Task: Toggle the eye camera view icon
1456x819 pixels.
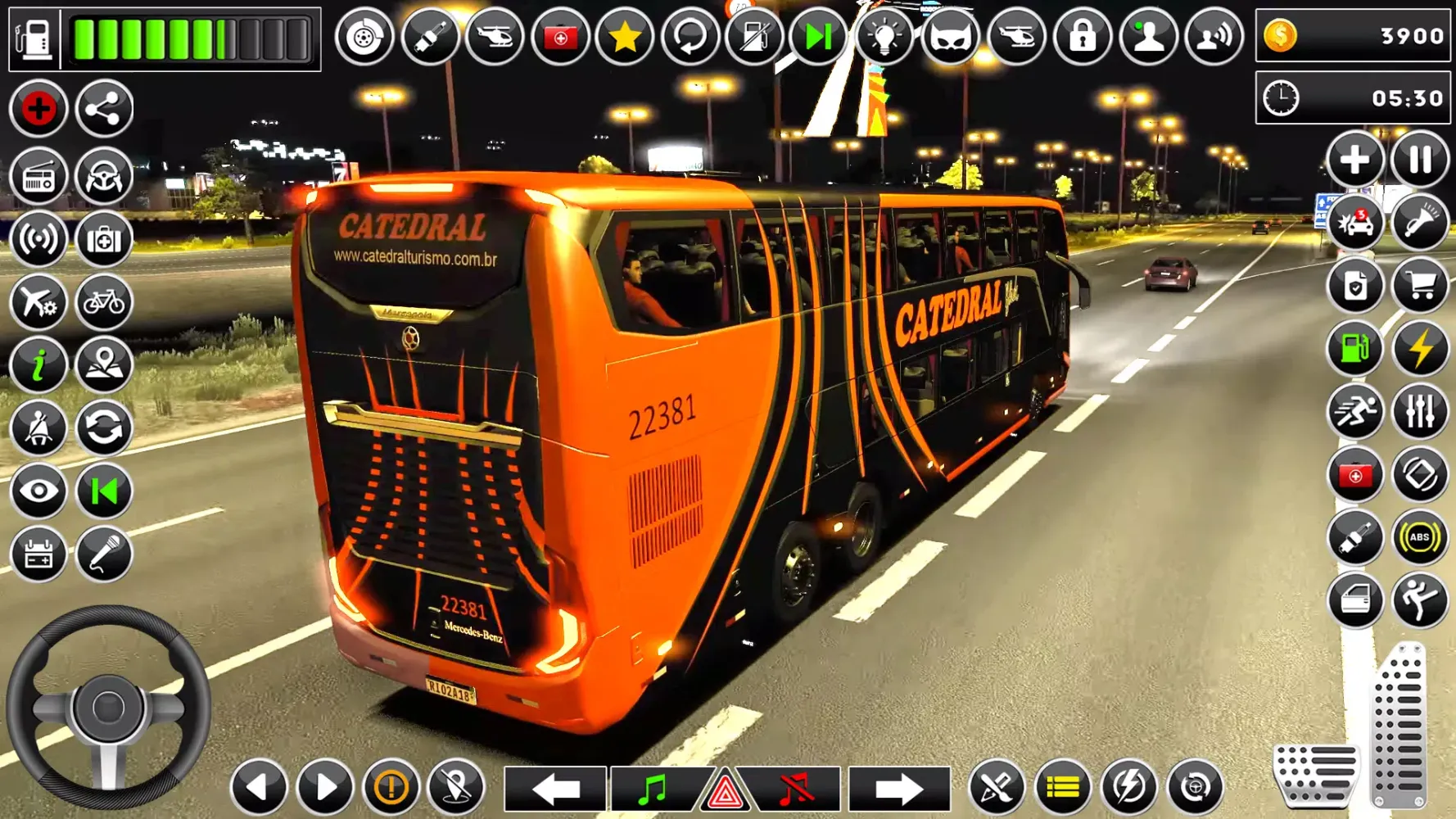Action: click(x=38, y=491)
